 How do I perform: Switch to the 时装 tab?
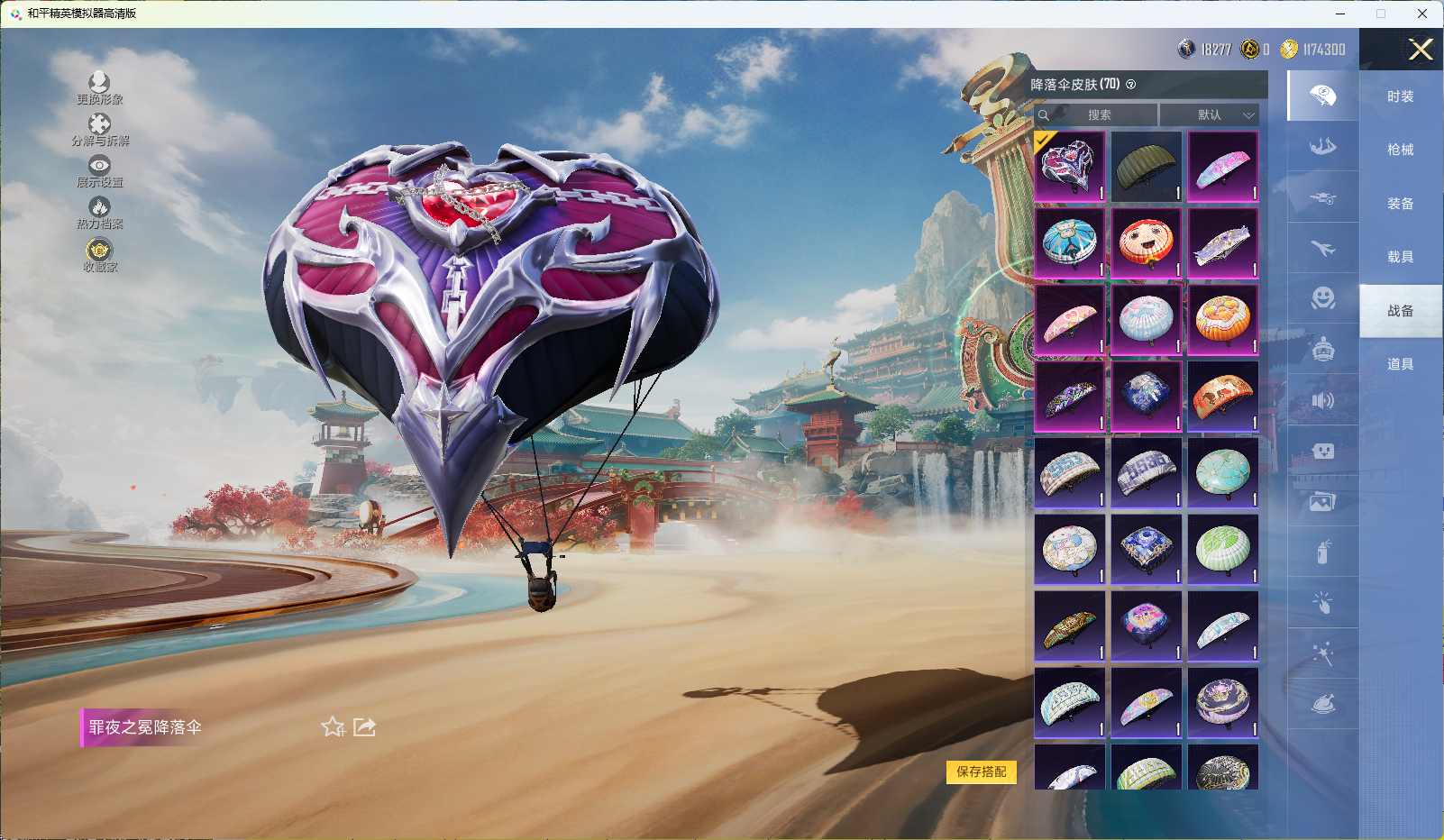[x=1400, y=96]
